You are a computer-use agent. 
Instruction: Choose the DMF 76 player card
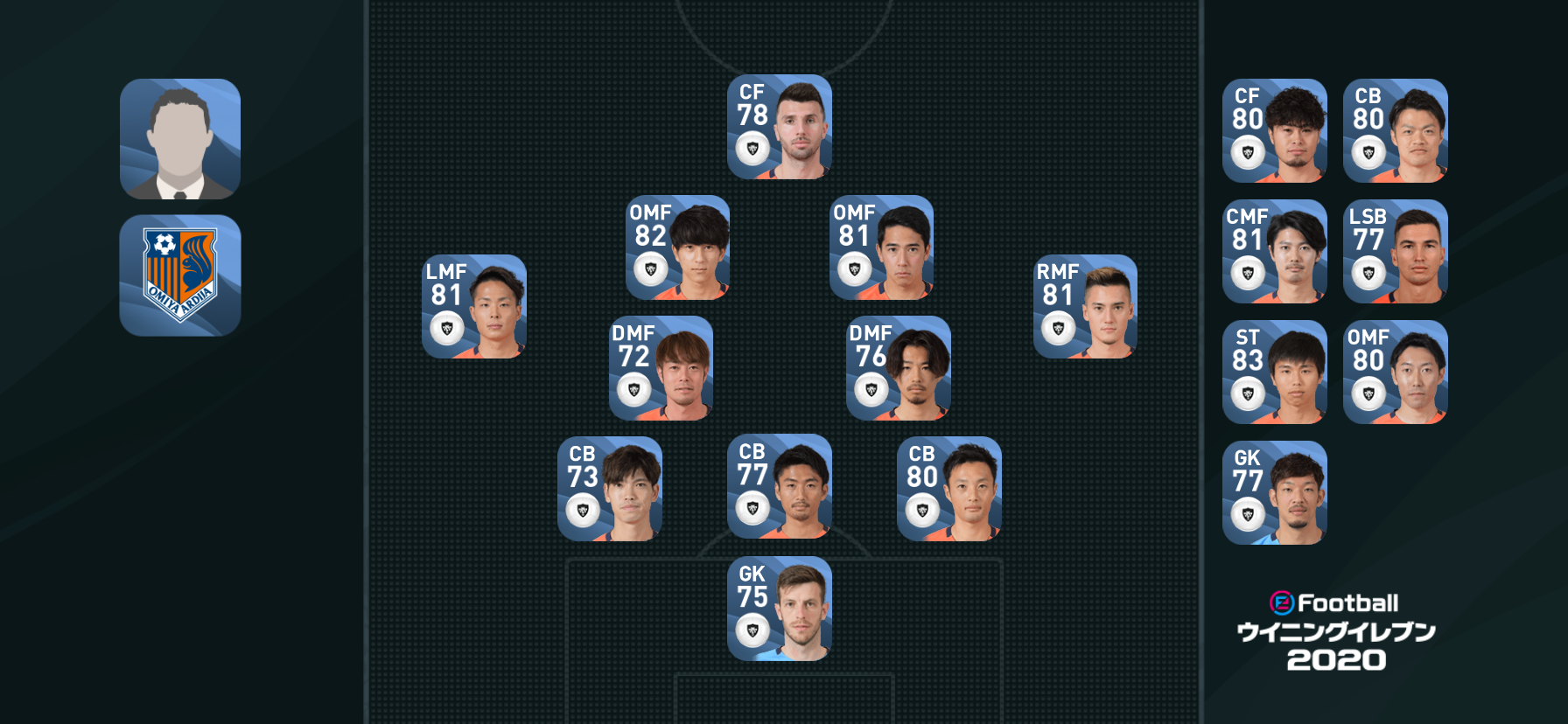[898, 368]
